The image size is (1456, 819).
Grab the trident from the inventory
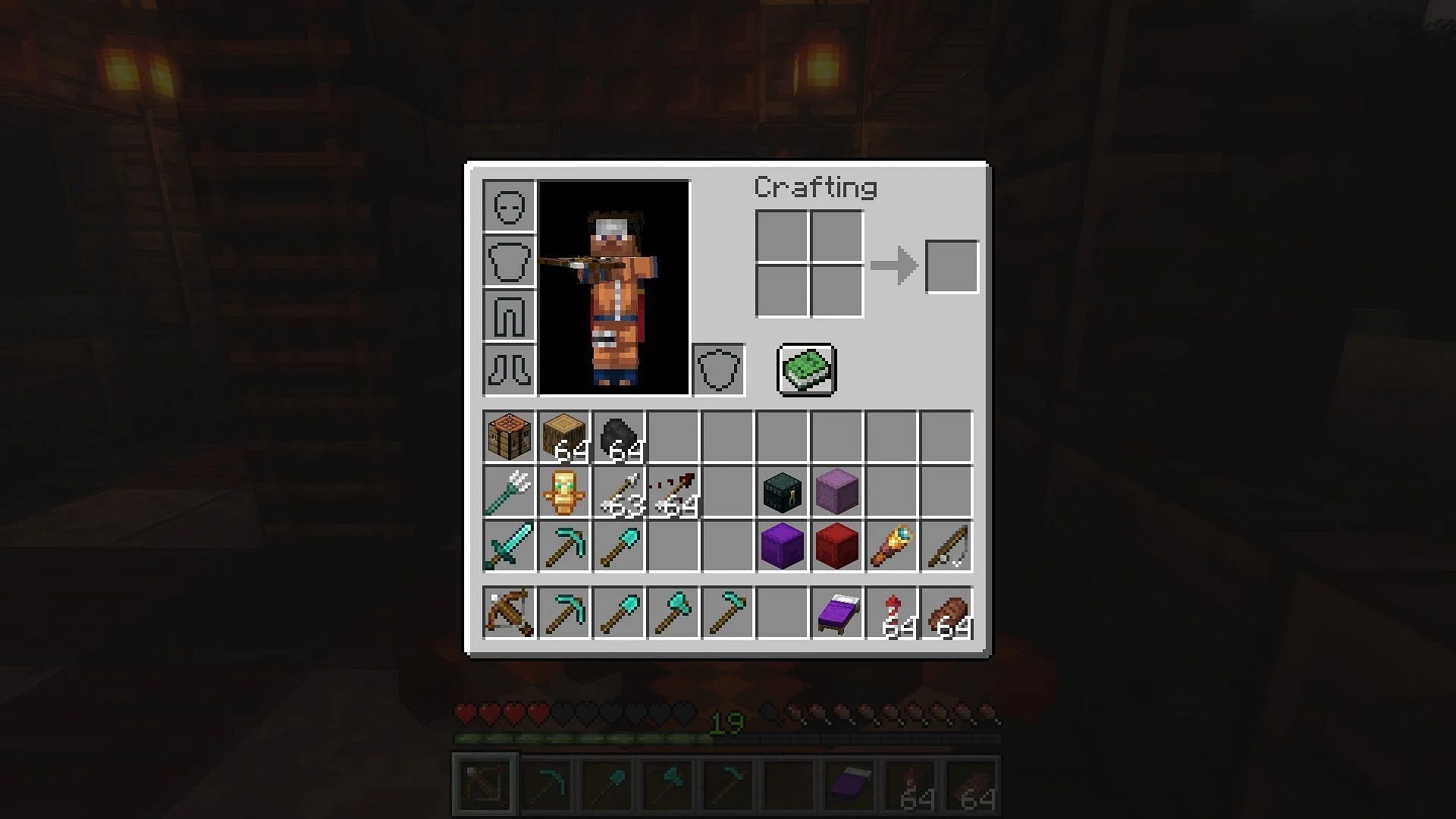[508, 489]
